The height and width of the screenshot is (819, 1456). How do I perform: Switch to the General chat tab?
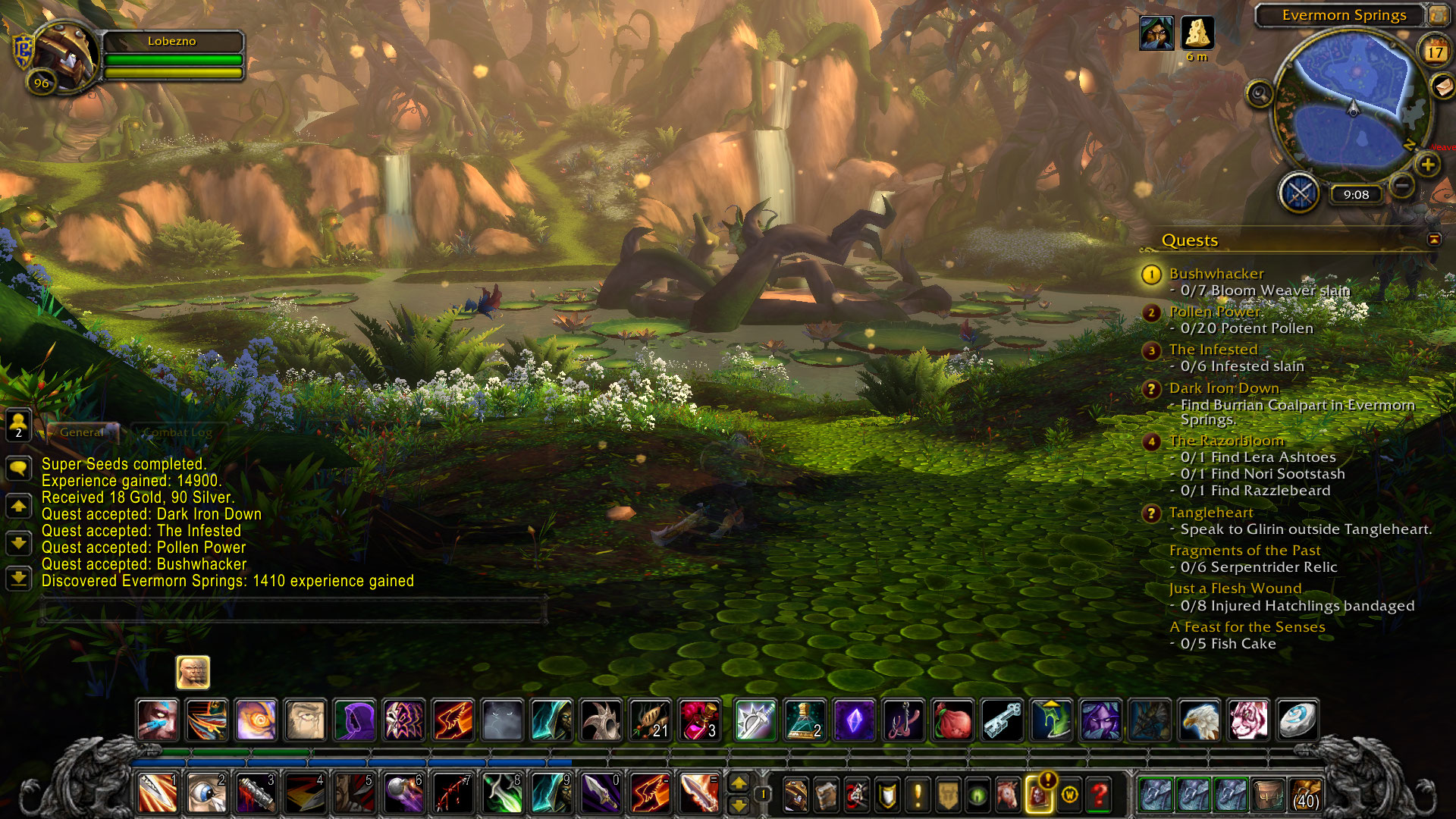82,432
